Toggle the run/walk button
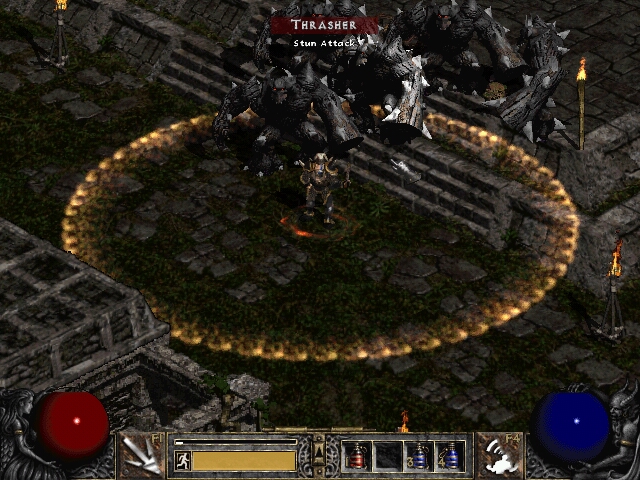This screenshot has width=640, height=480. [183, 461]
